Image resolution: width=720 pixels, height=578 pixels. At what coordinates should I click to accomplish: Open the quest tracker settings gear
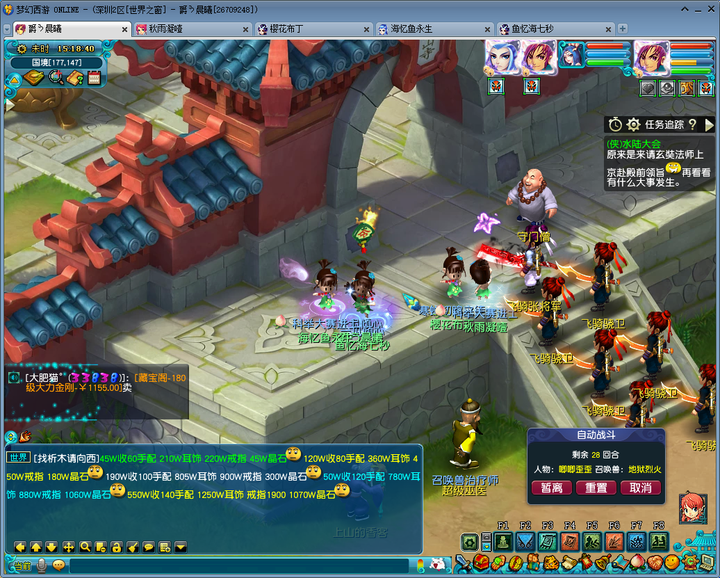[632, 124]
